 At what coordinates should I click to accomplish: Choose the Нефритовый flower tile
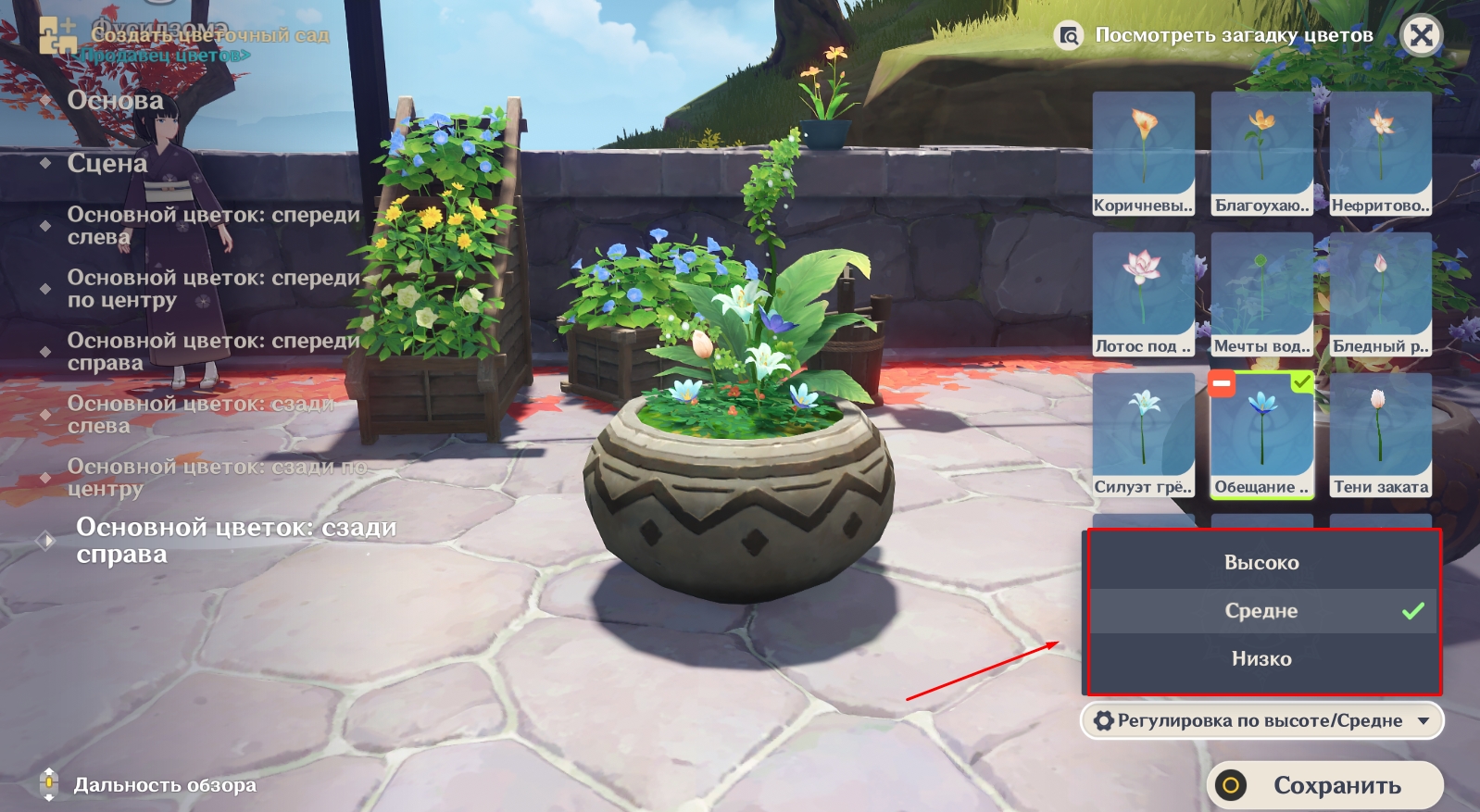coord(1381,153)
